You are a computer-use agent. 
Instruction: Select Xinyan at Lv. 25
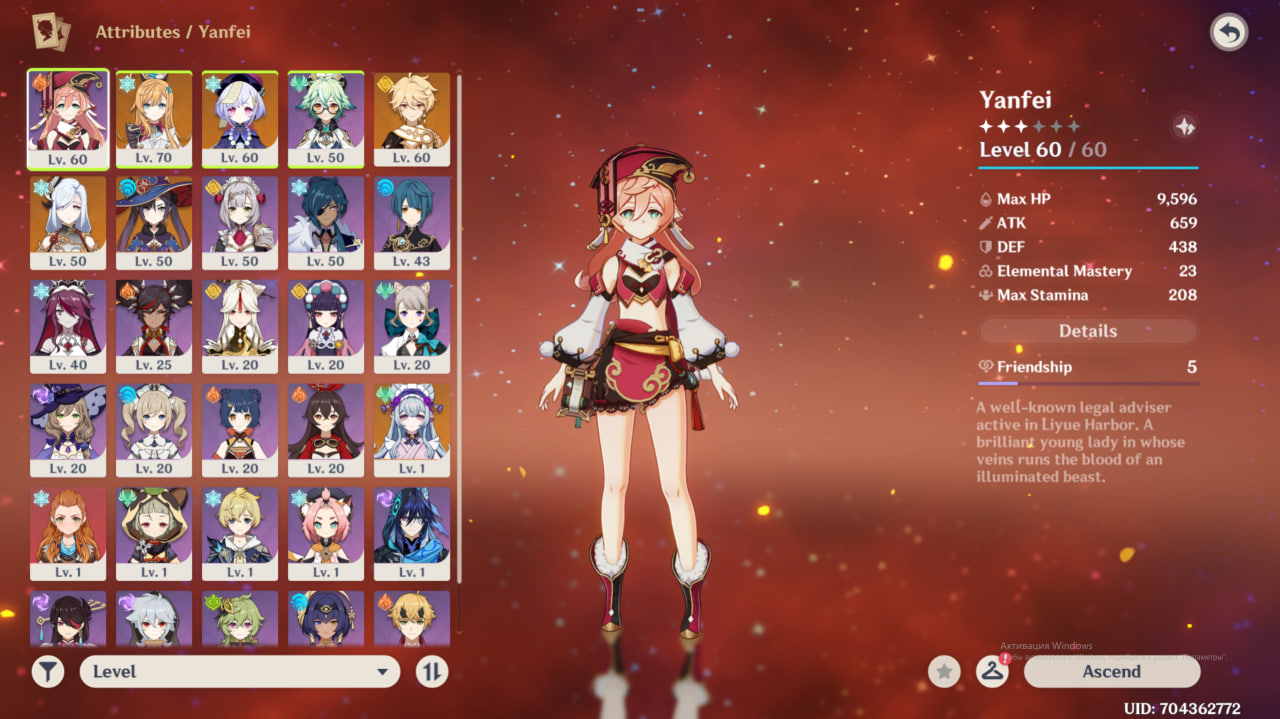[154, 326]
